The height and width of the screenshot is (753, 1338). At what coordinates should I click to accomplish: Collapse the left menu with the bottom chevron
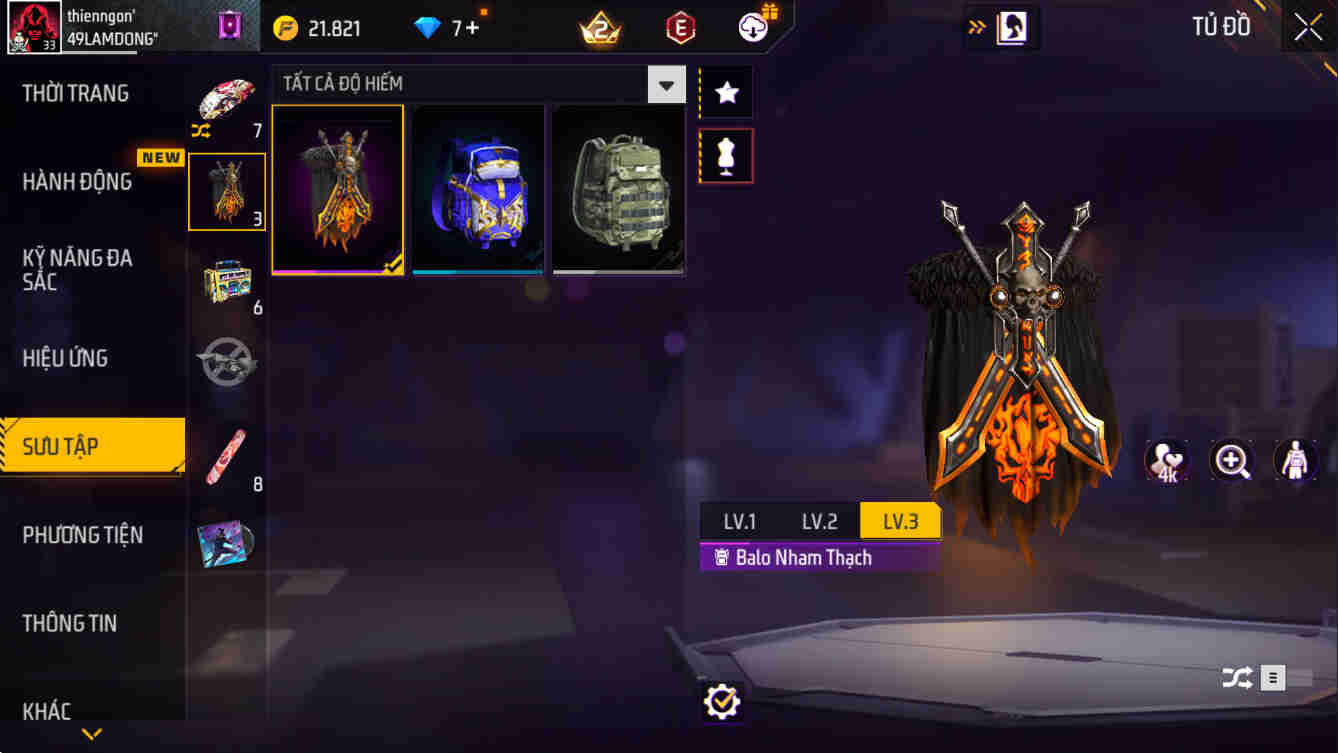click(x=92, y=733)
